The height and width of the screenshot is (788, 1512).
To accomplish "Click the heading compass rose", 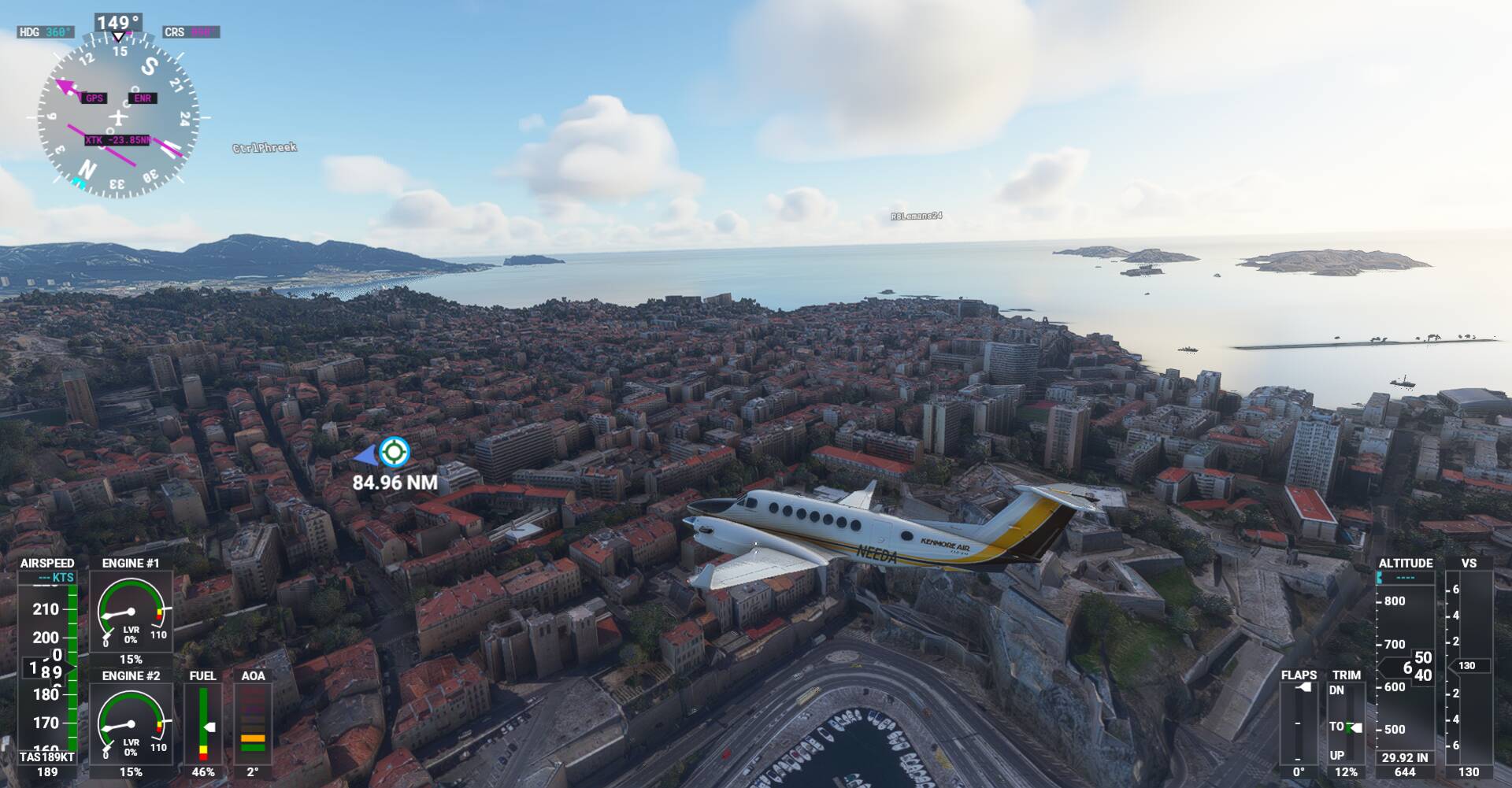I will coord(118,118).
